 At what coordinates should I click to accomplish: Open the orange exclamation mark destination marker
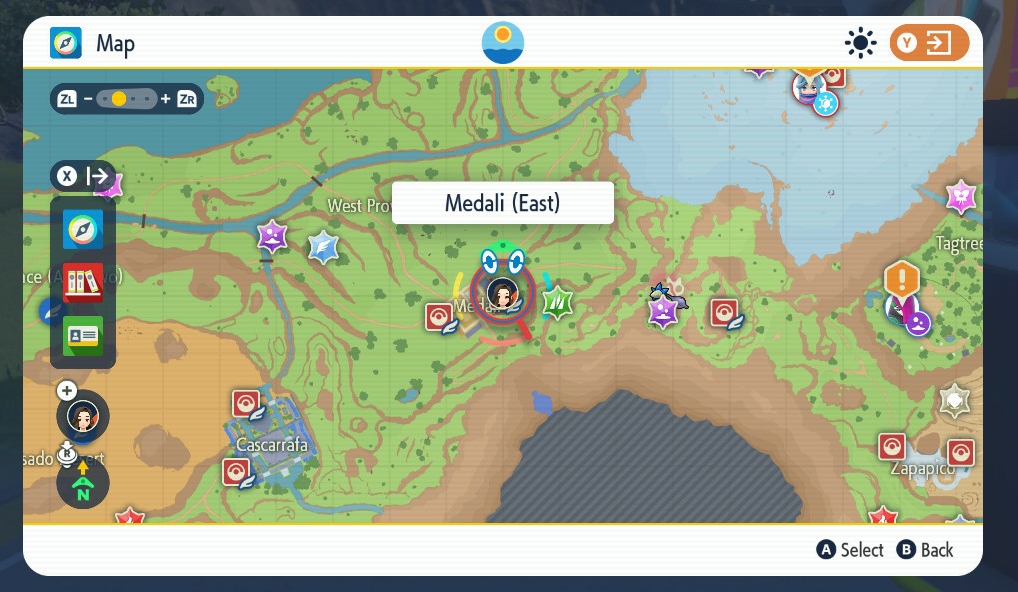coord(901,278)
